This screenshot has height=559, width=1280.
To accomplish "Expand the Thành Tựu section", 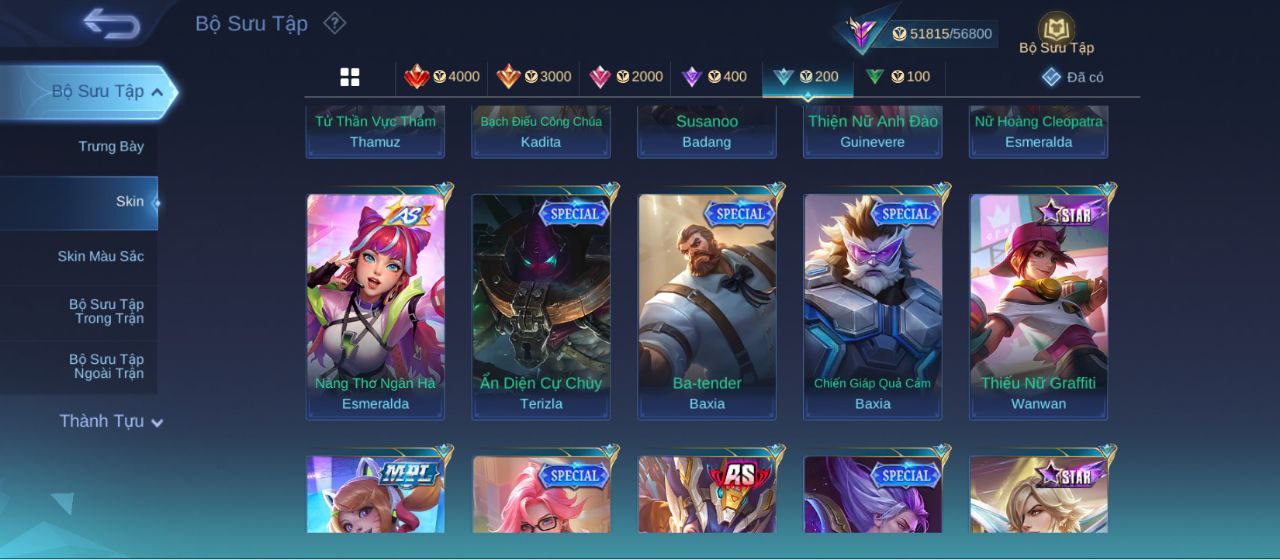I will coord(110,421).
